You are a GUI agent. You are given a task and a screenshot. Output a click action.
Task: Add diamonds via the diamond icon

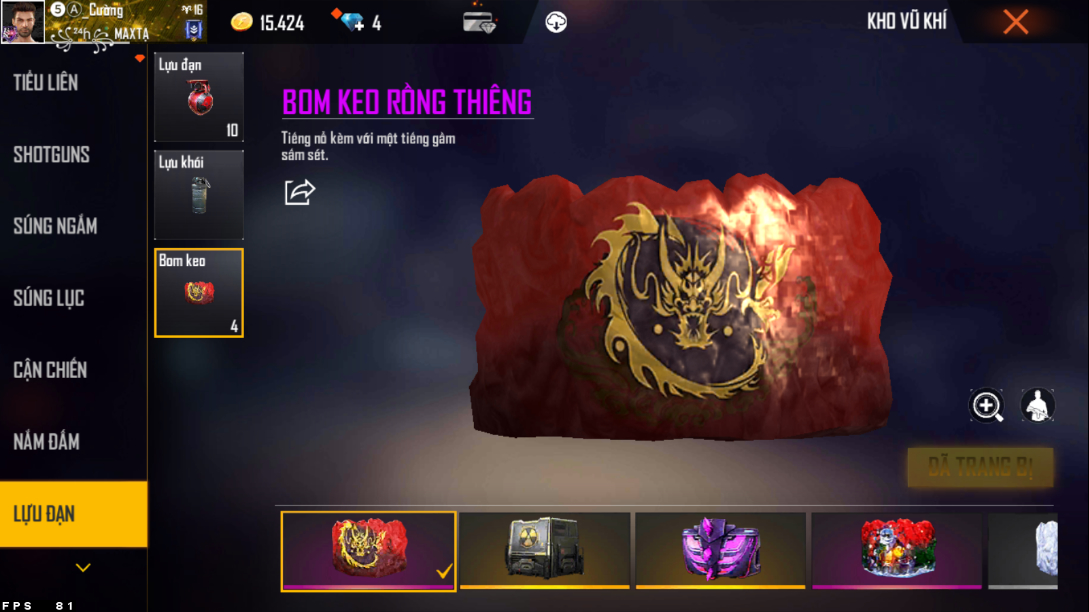click(x=352, y=22)
